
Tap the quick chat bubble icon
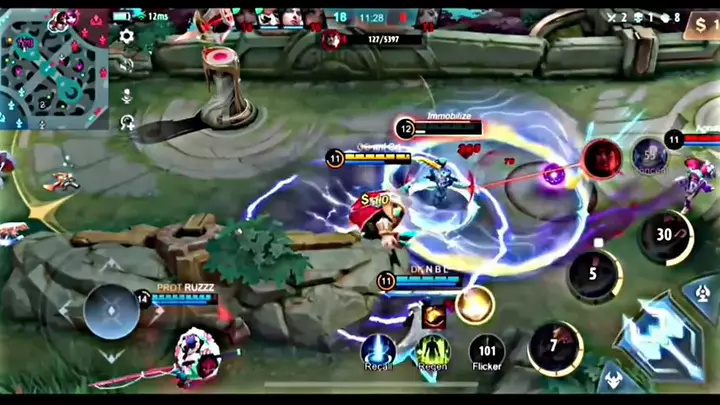click(127, 123)
